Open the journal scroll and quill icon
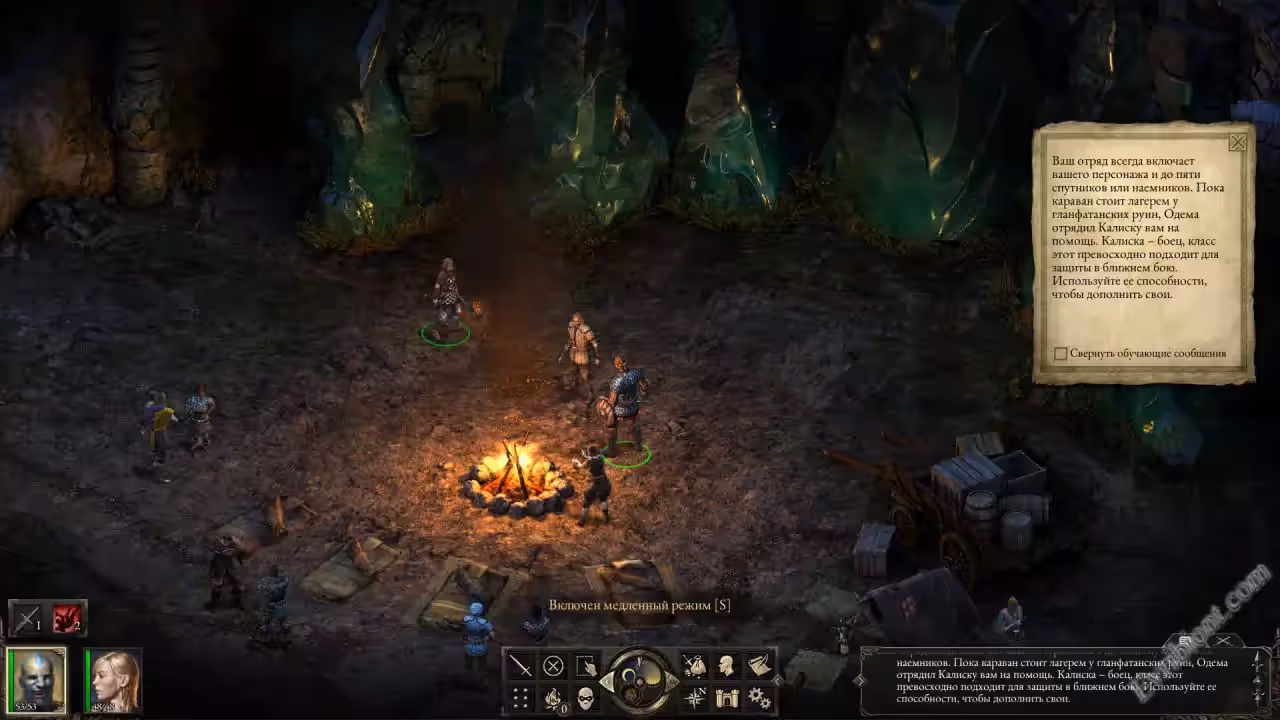 point(760,665)
